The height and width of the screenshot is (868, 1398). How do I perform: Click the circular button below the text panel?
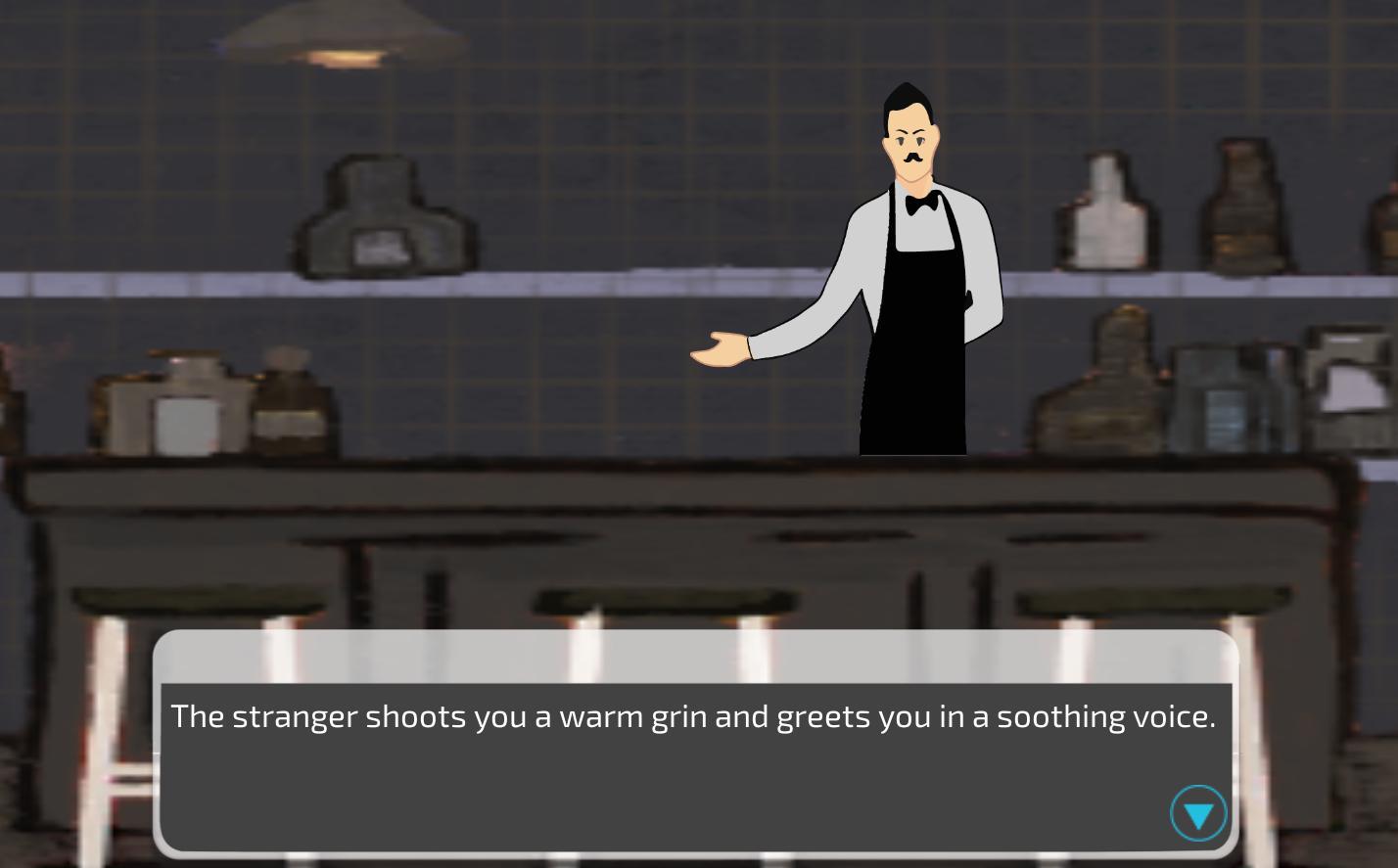[1197, 813]
